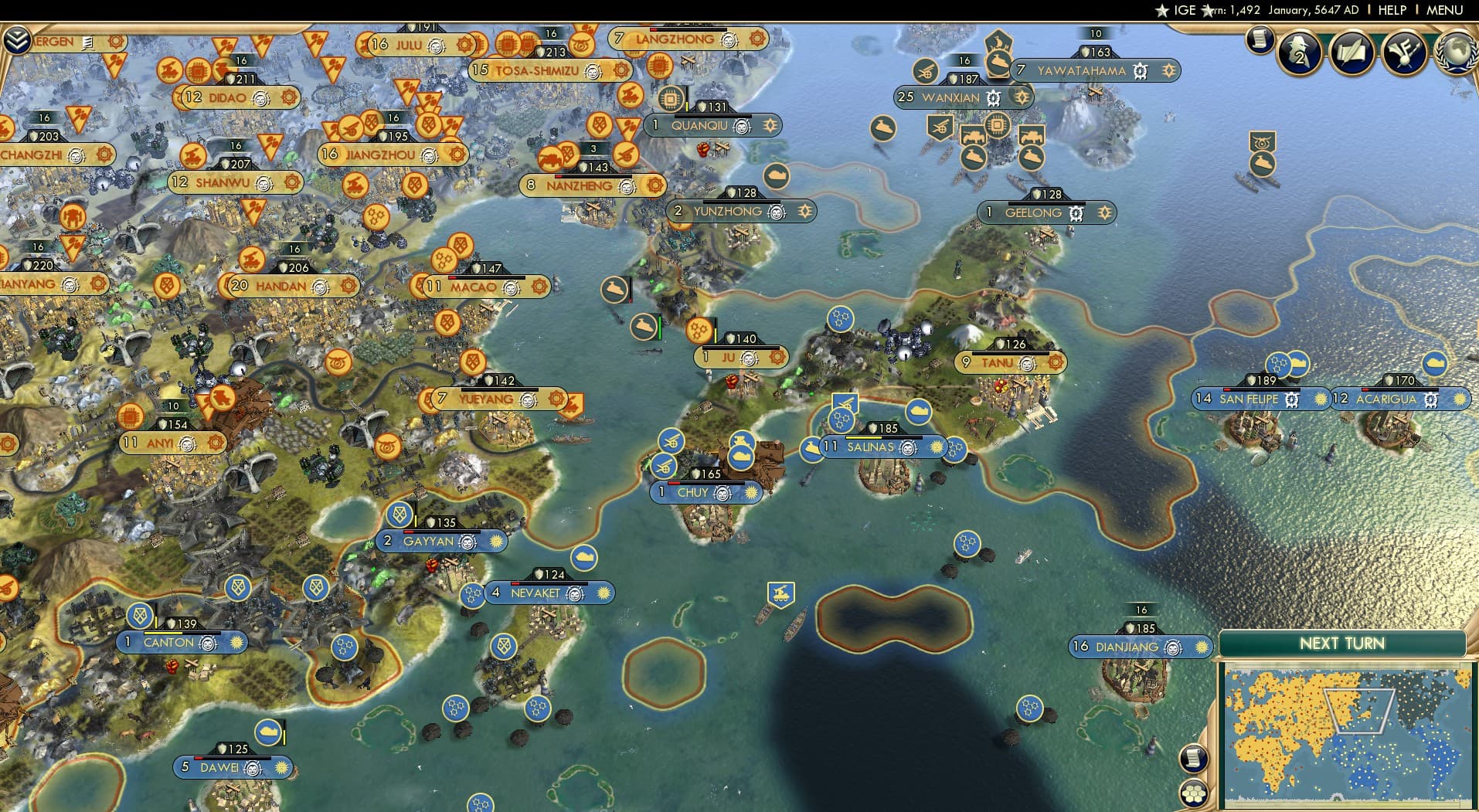
Task: Open the HELP menu
Action: pyautogui.click(x=1392, y=10)
